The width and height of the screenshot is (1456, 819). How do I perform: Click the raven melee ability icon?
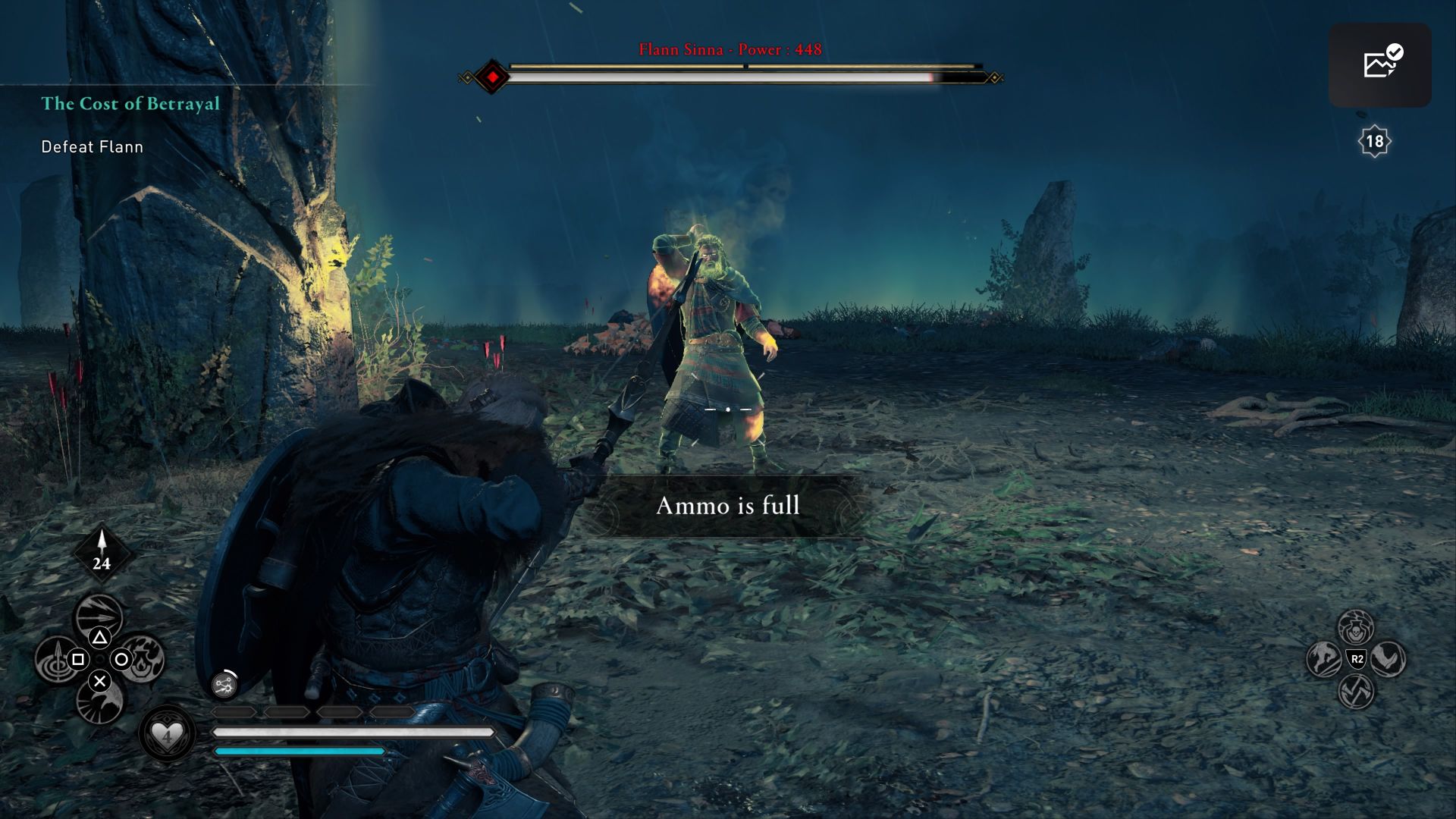click(100, 705)
